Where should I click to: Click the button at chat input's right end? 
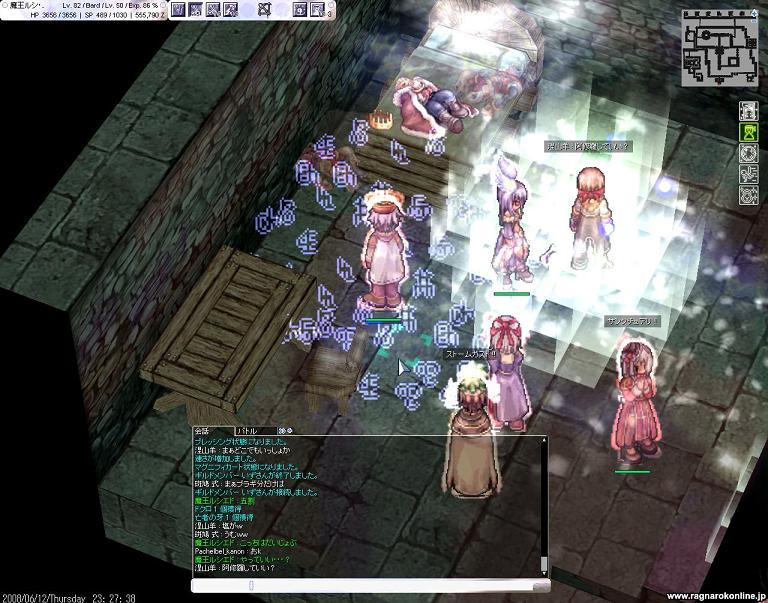543,585
